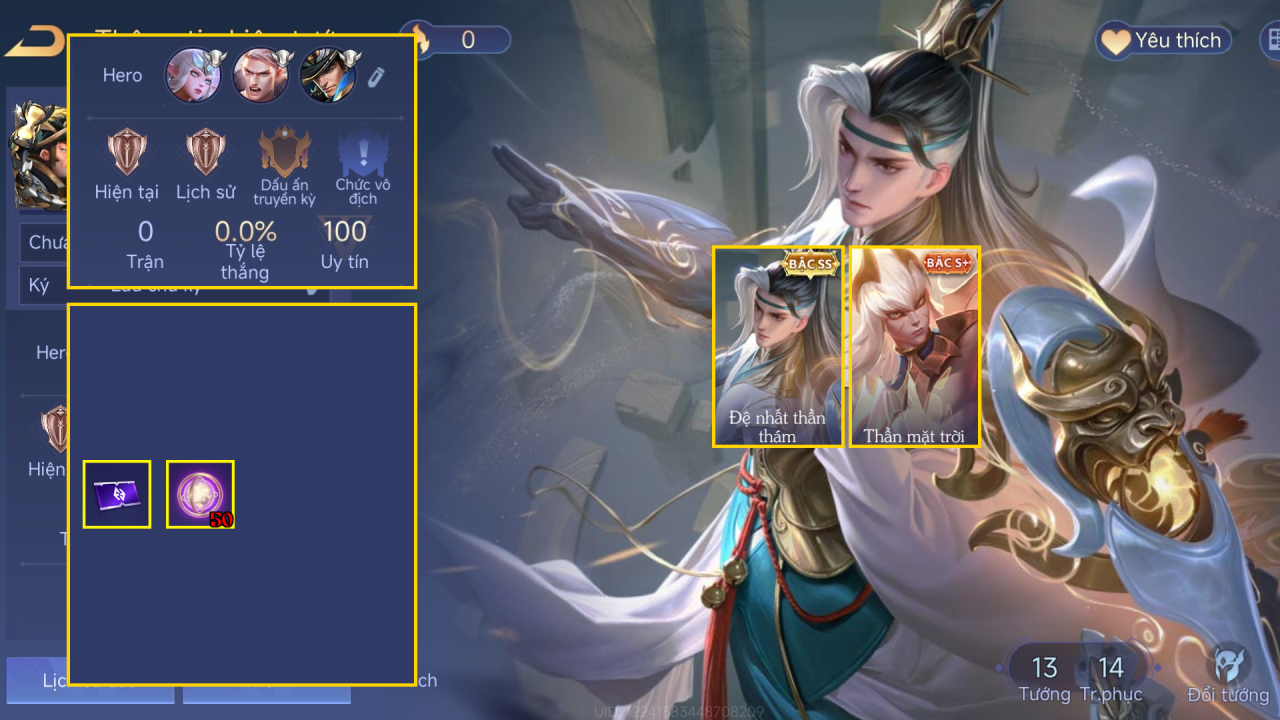This screenshot has height=720, width=1280.
Task: Tap the Đổi tướng change-hero button
Action: coord(1228,674)
